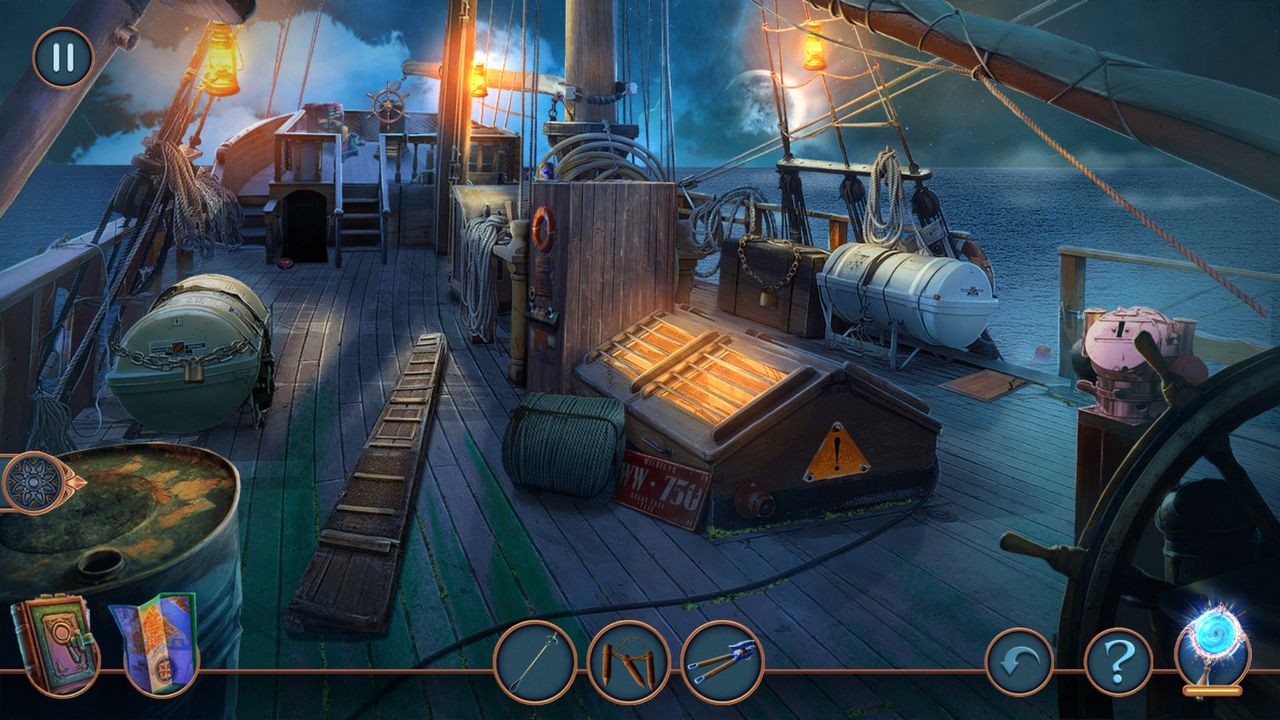
Task: Activate the glowing blue hint orb
Action: [1212, 643]
